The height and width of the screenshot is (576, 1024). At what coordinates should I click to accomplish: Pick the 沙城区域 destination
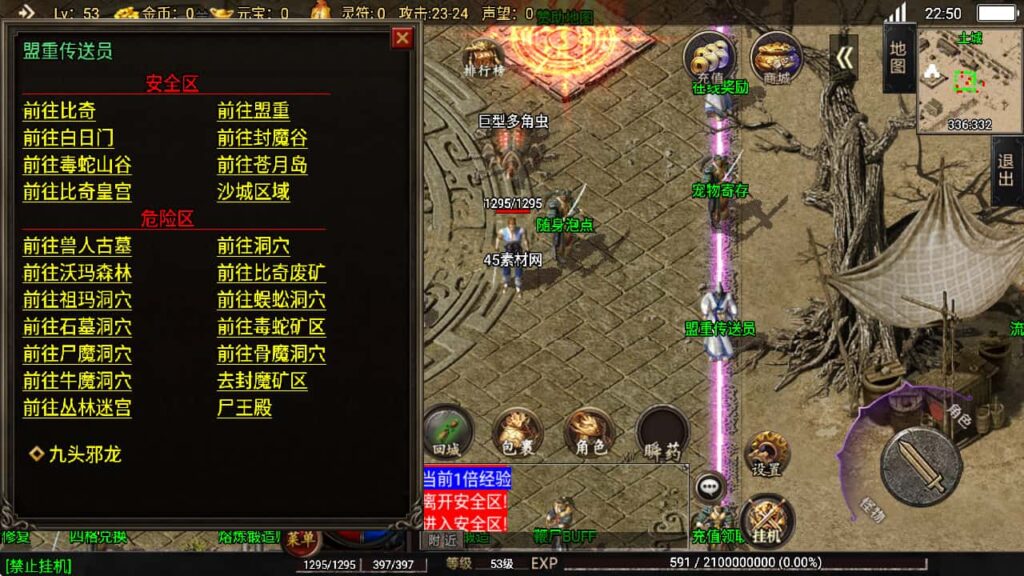tap(253, 192)
